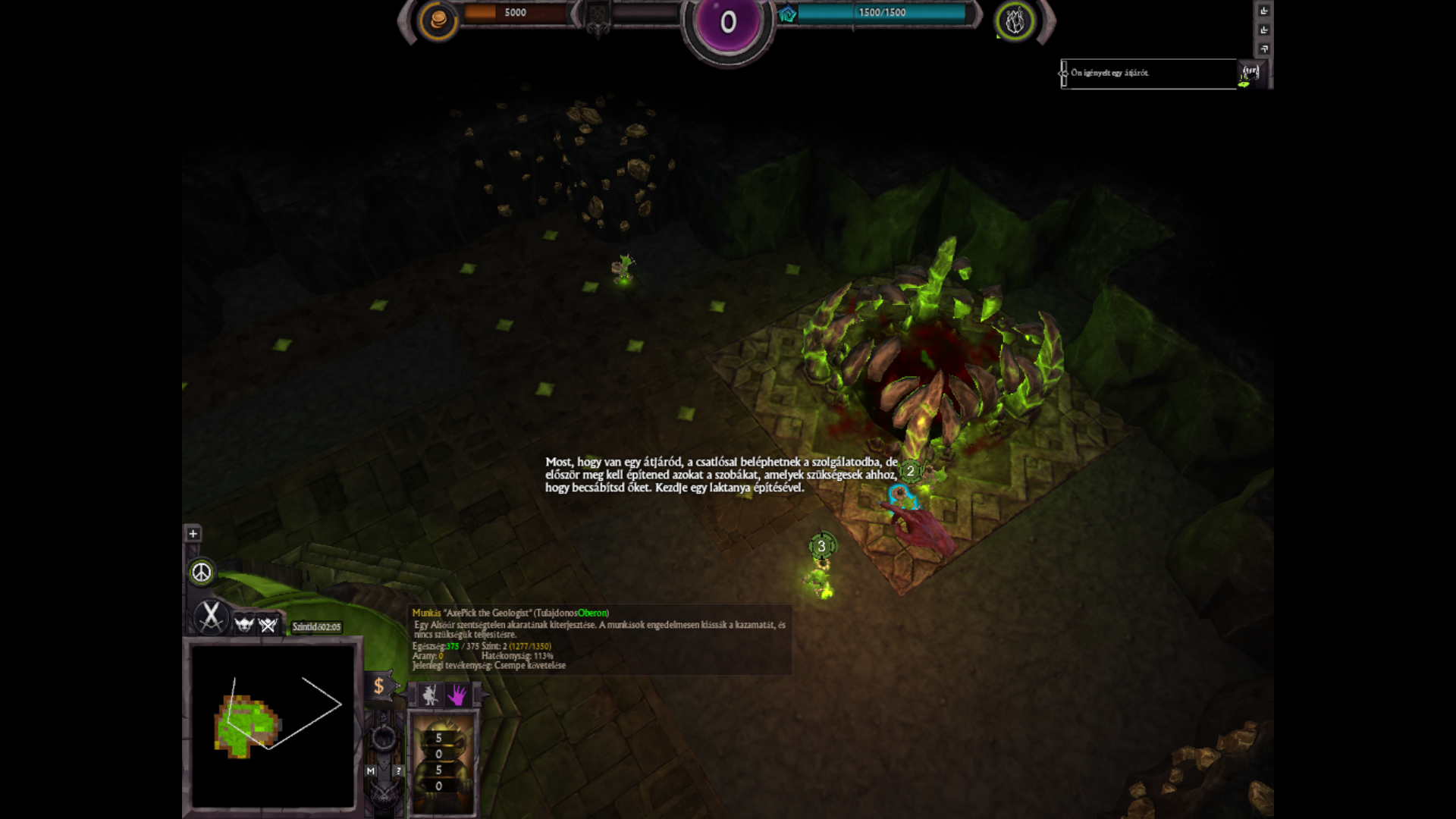The image size is (1456, 819).
Task: Click the M button beside the minimap
Action: 371,771
